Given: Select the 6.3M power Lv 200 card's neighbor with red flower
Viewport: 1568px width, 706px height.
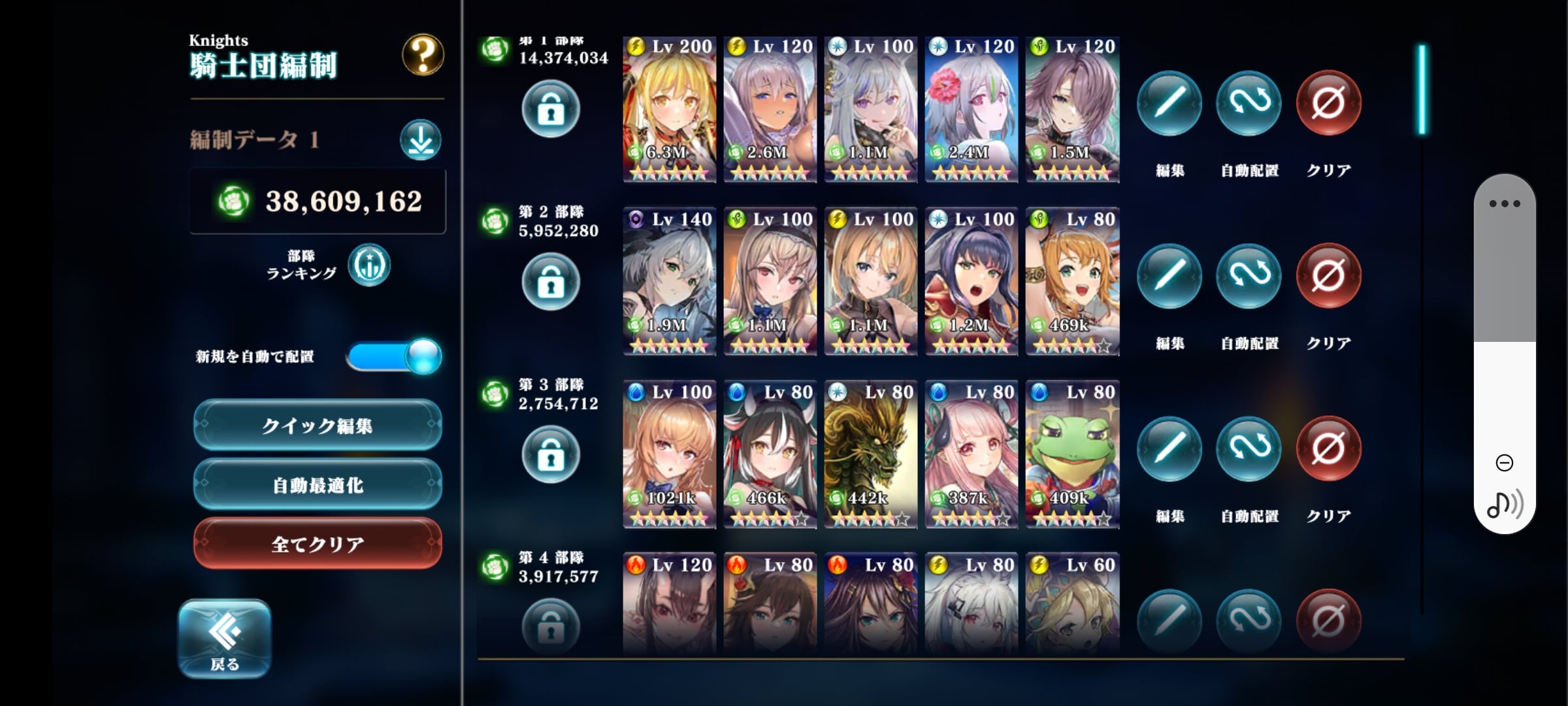Looking at the screenshot, I should tap(971, 109).
